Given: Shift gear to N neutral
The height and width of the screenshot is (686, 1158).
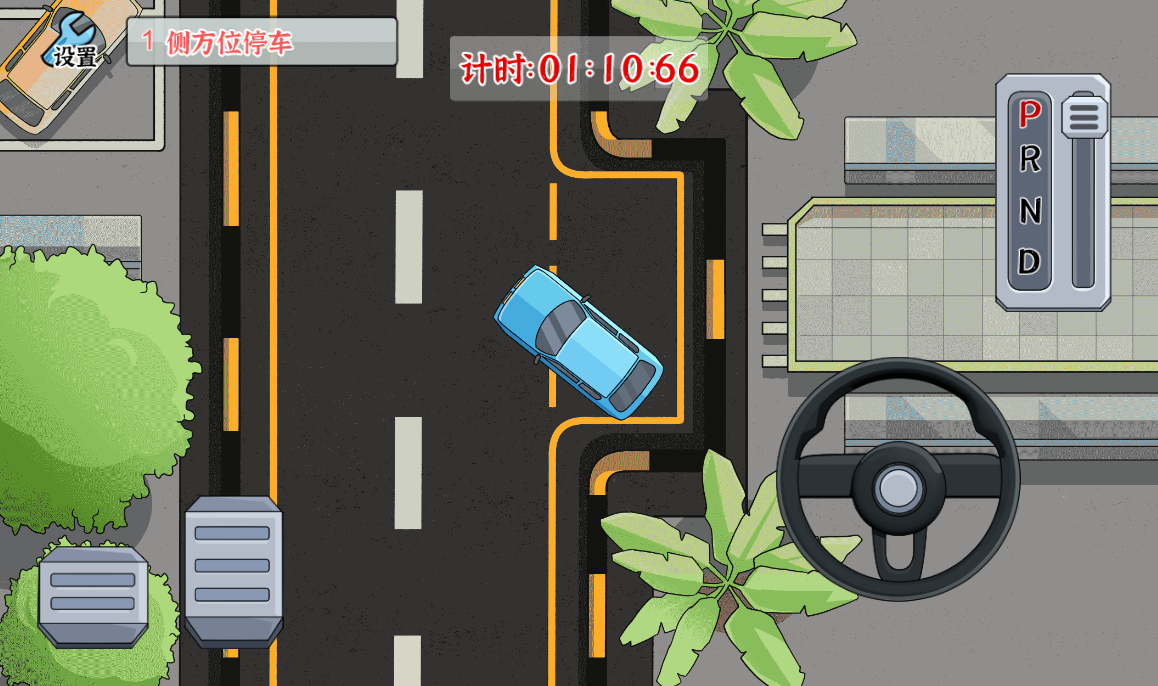Looking at the screenshot, I should [x=1030, y=211].
